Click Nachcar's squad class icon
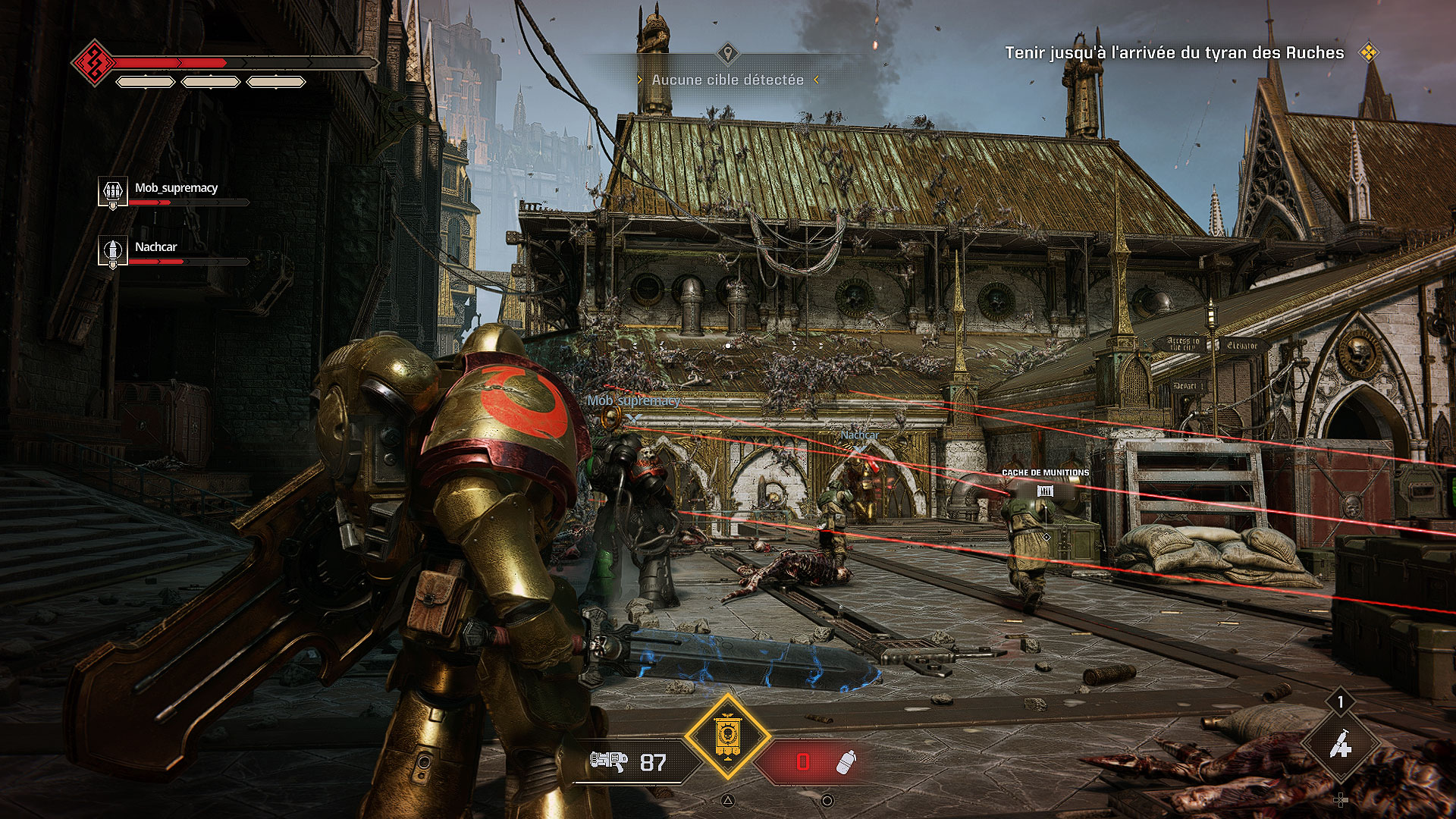1456x819 pixels. tap(112, 250)
